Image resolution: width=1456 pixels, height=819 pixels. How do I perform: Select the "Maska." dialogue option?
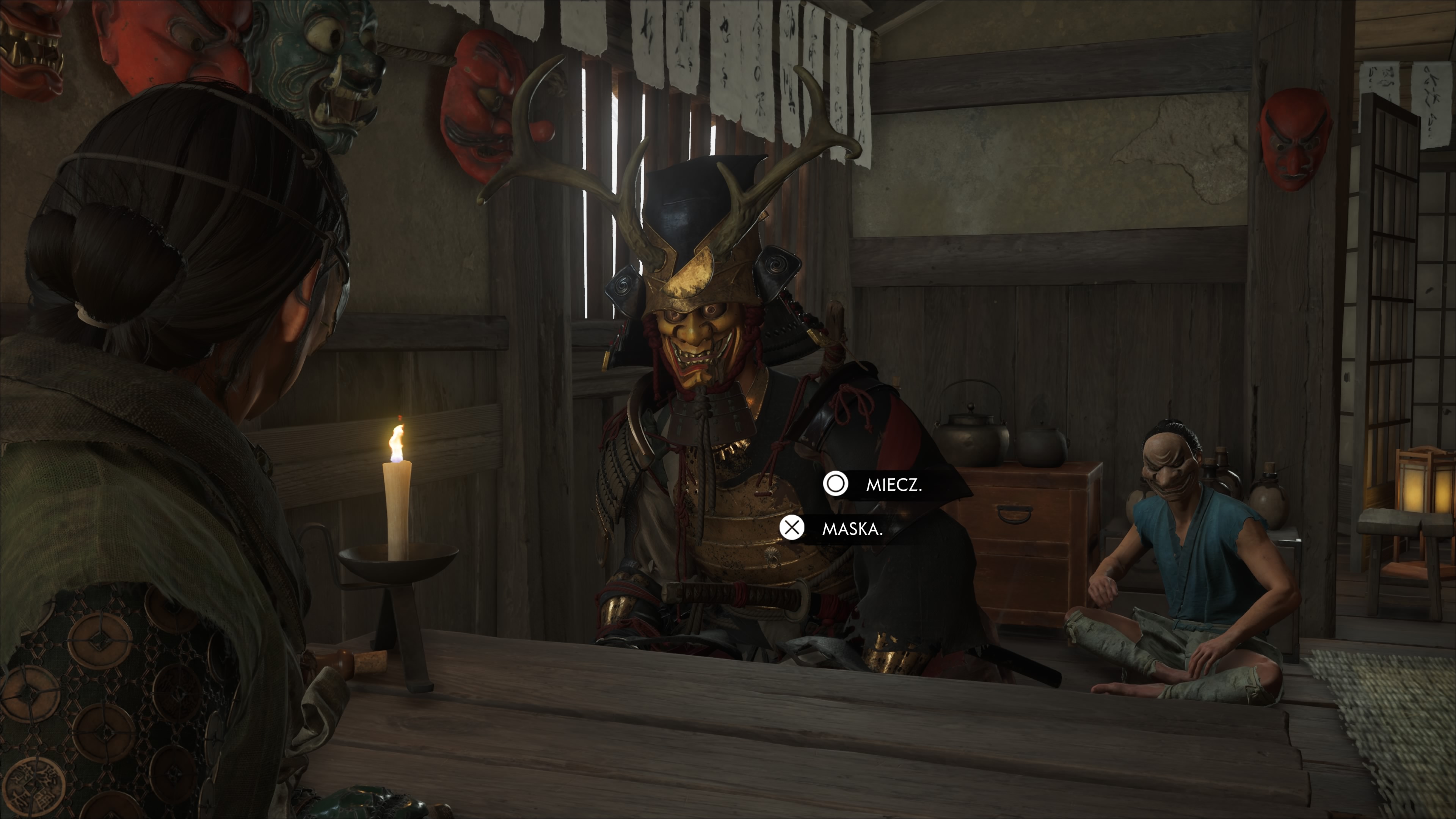pyautogui.click(x=850, y=529)
